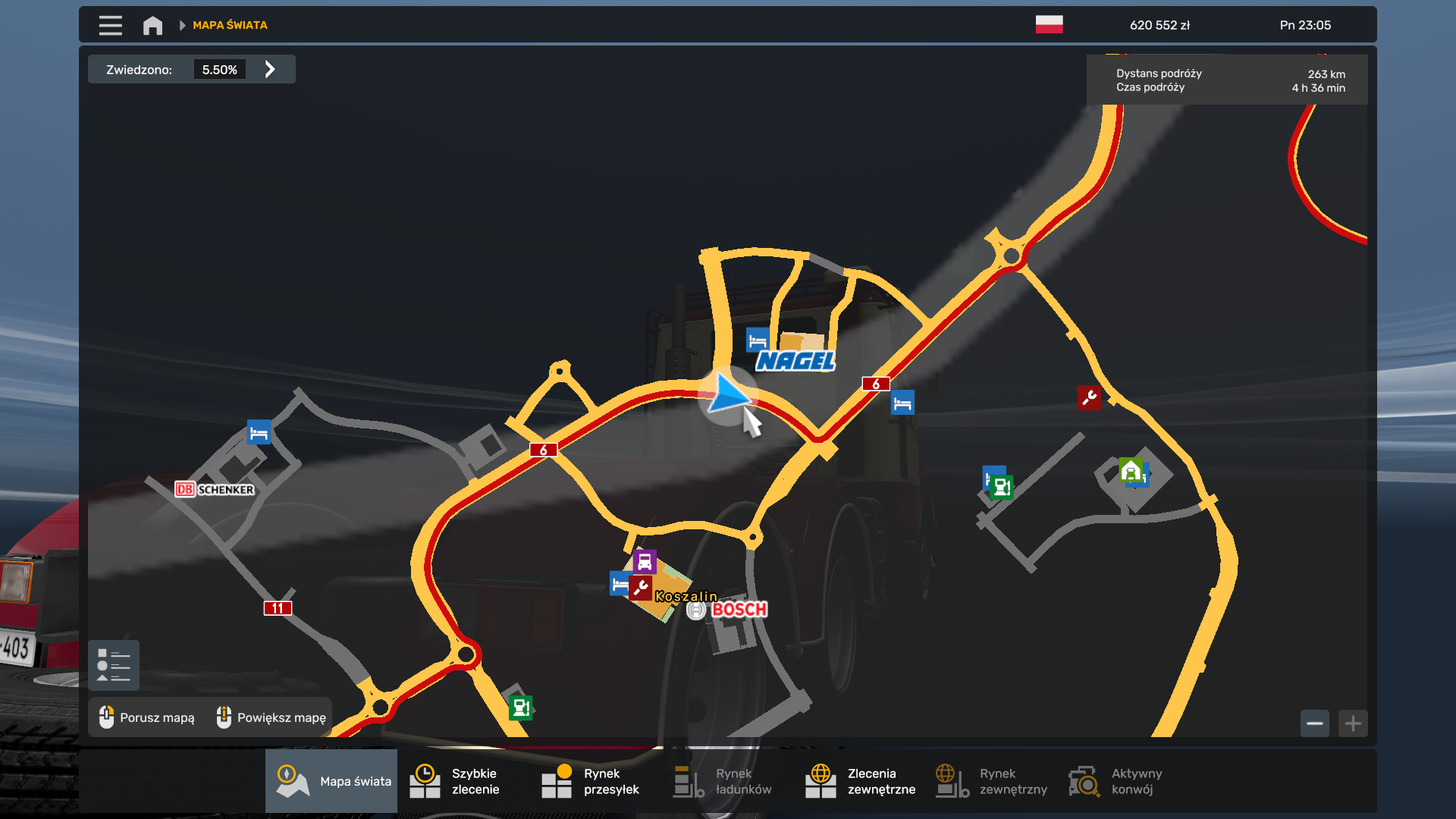
Task: Switch to Mapa świata tab
Action: pos(331,781)
